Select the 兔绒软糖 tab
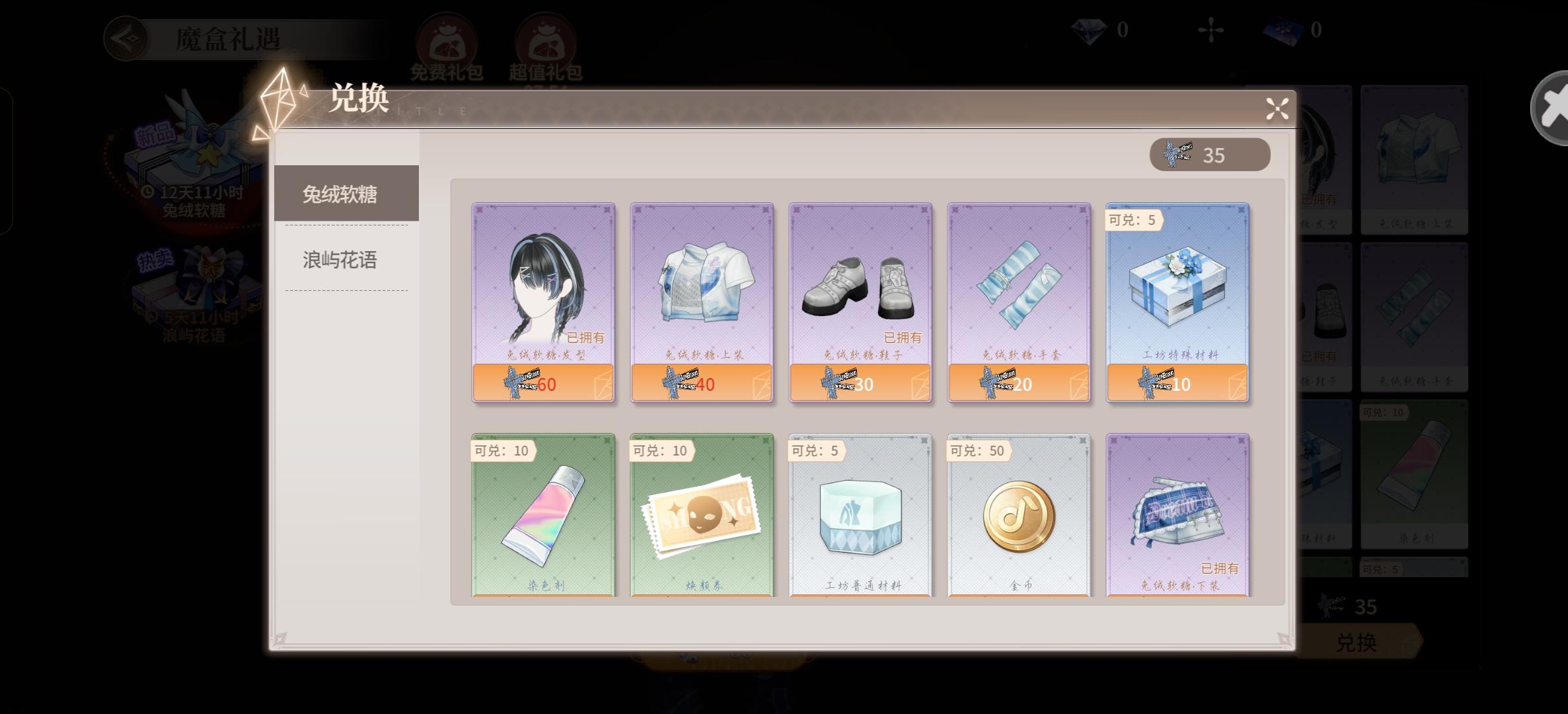 pos(339,192)
